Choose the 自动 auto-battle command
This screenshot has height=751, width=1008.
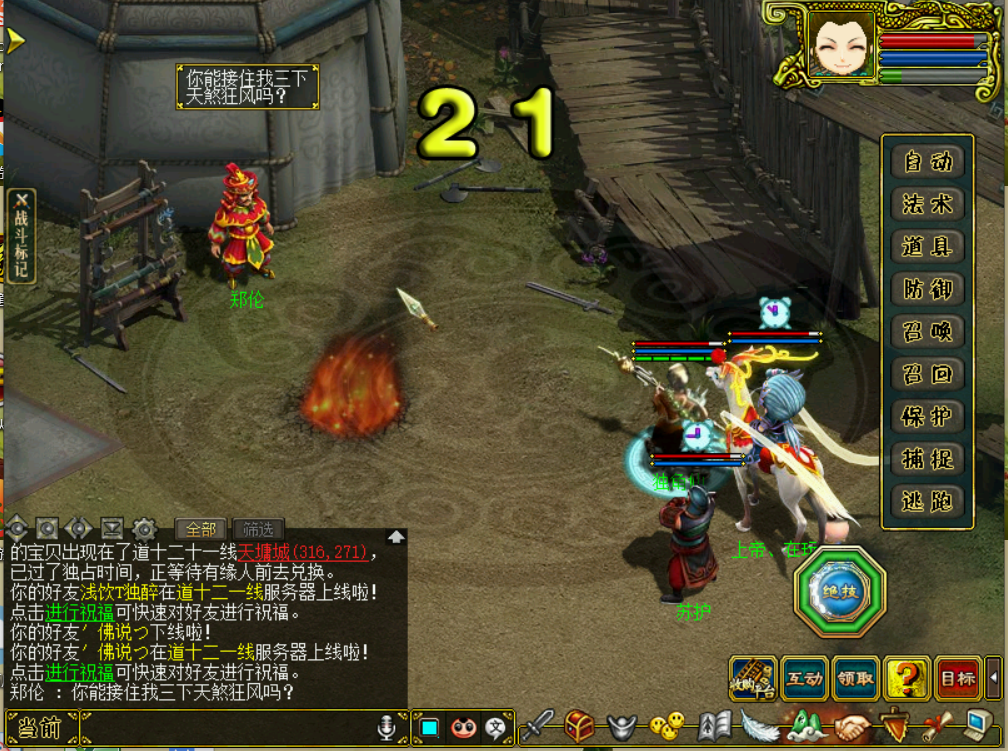927,162
